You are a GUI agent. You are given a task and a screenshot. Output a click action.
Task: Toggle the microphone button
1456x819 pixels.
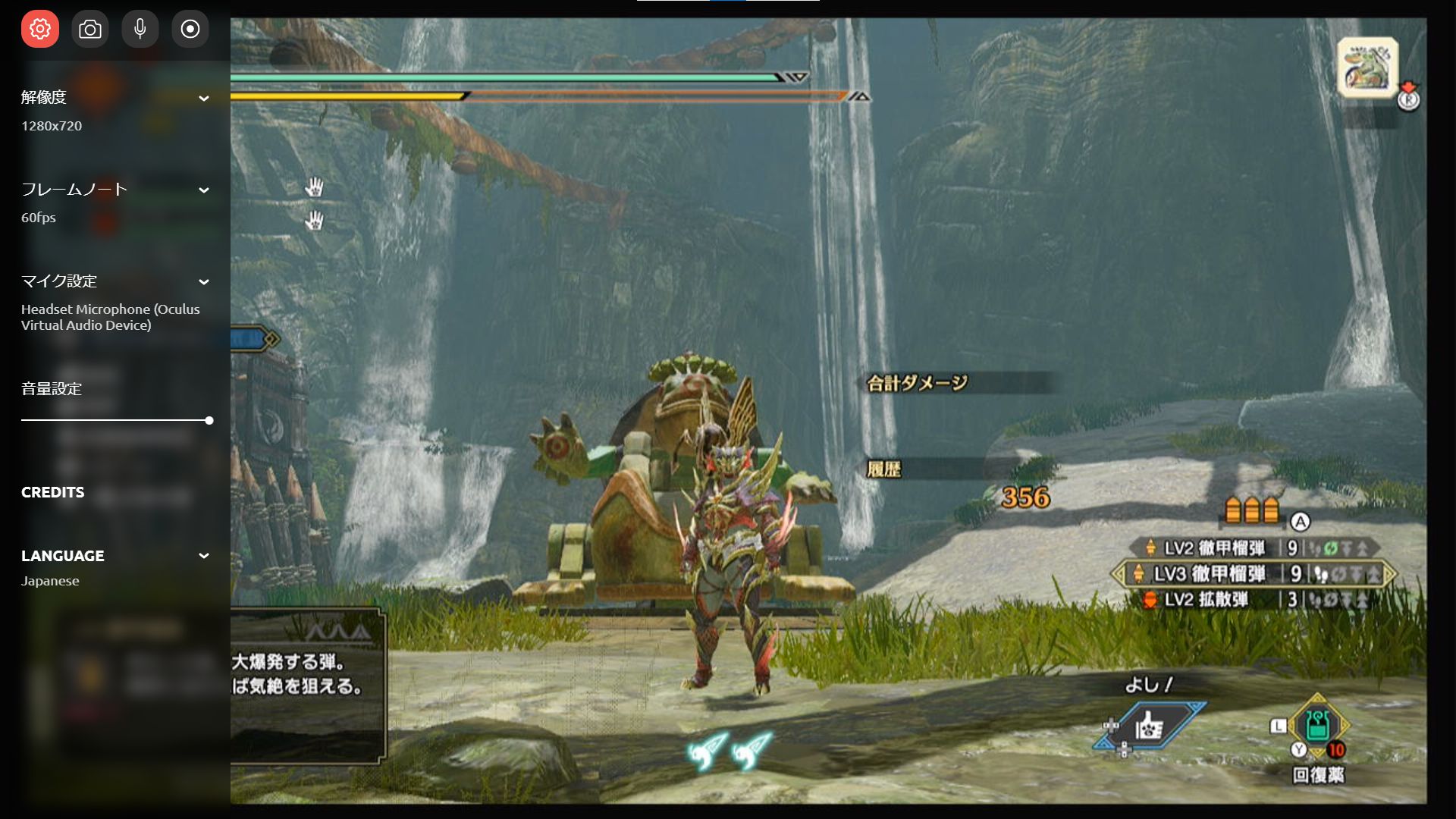point(140,29)
